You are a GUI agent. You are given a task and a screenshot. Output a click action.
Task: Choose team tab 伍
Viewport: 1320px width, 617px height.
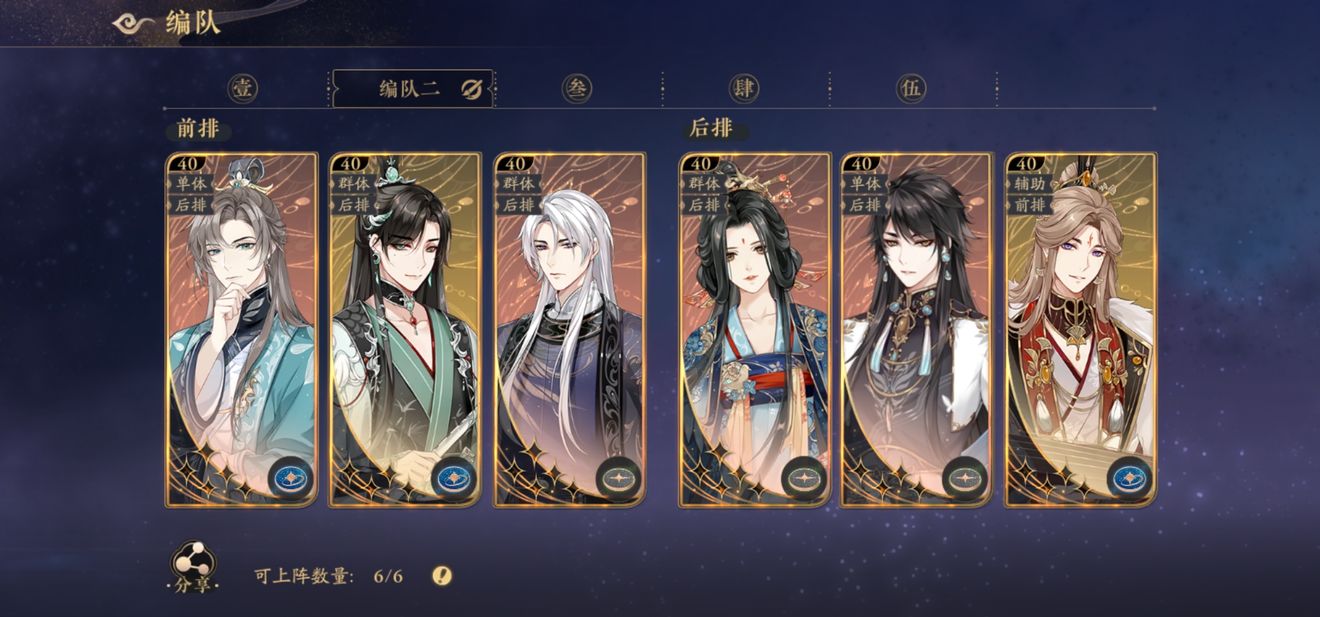[910, 89]
